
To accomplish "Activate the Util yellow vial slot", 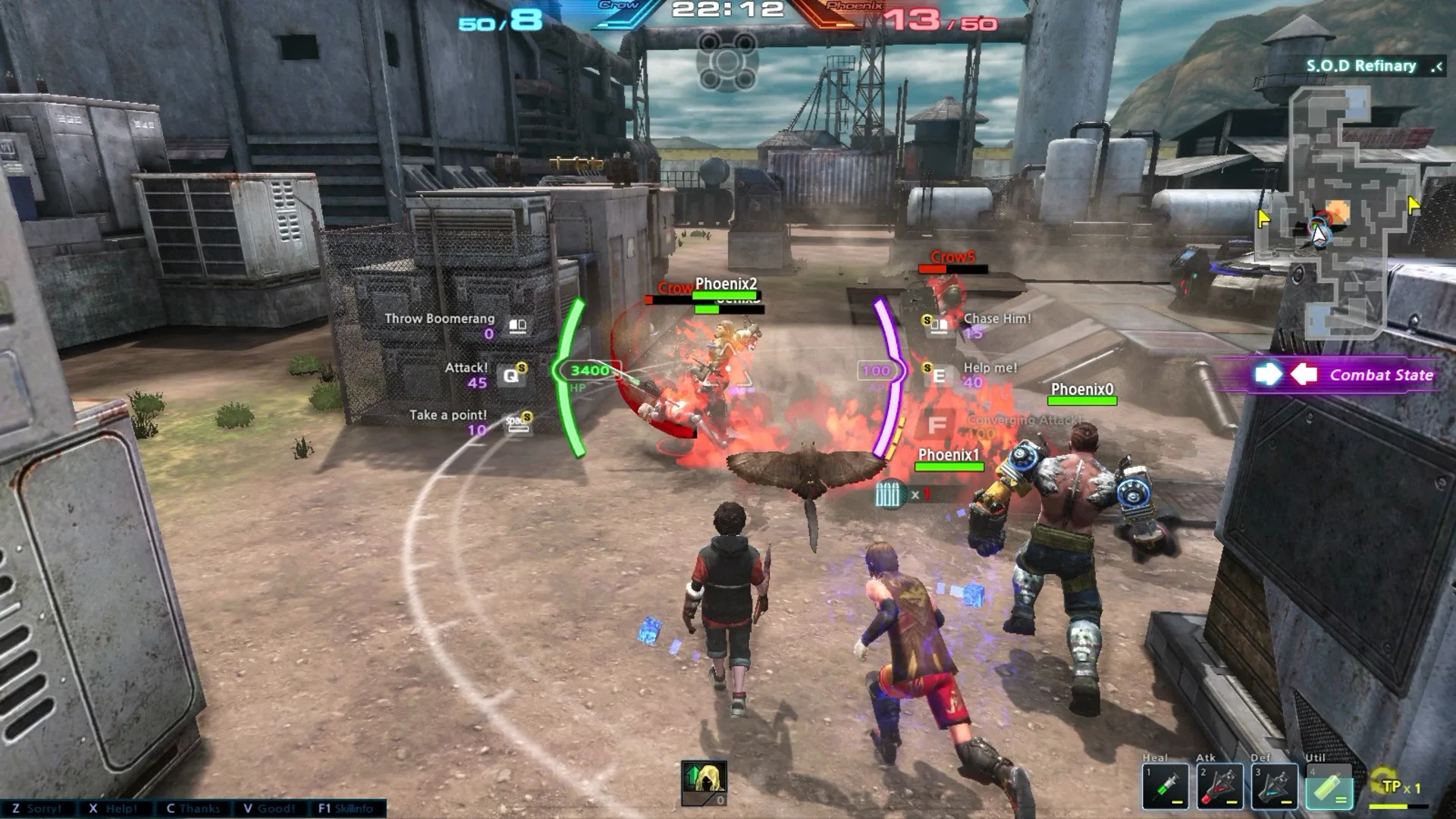I will pos(1329,786).
